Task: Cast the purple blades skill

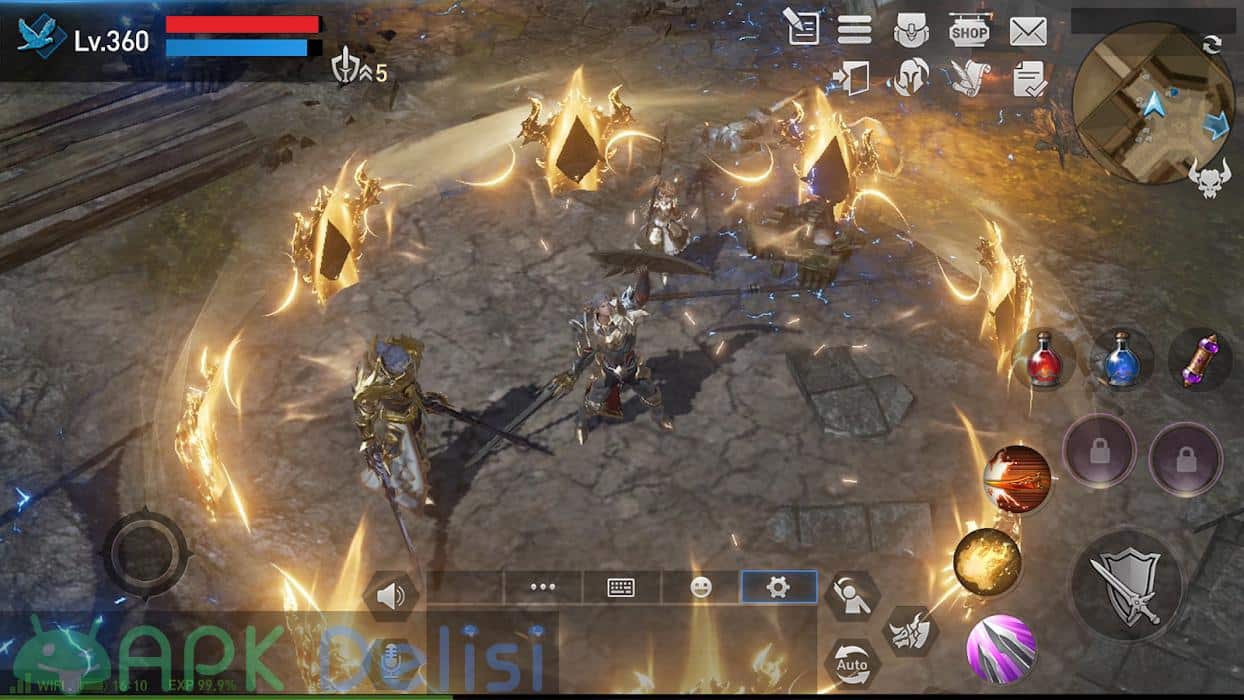Action: (1000, 649)
